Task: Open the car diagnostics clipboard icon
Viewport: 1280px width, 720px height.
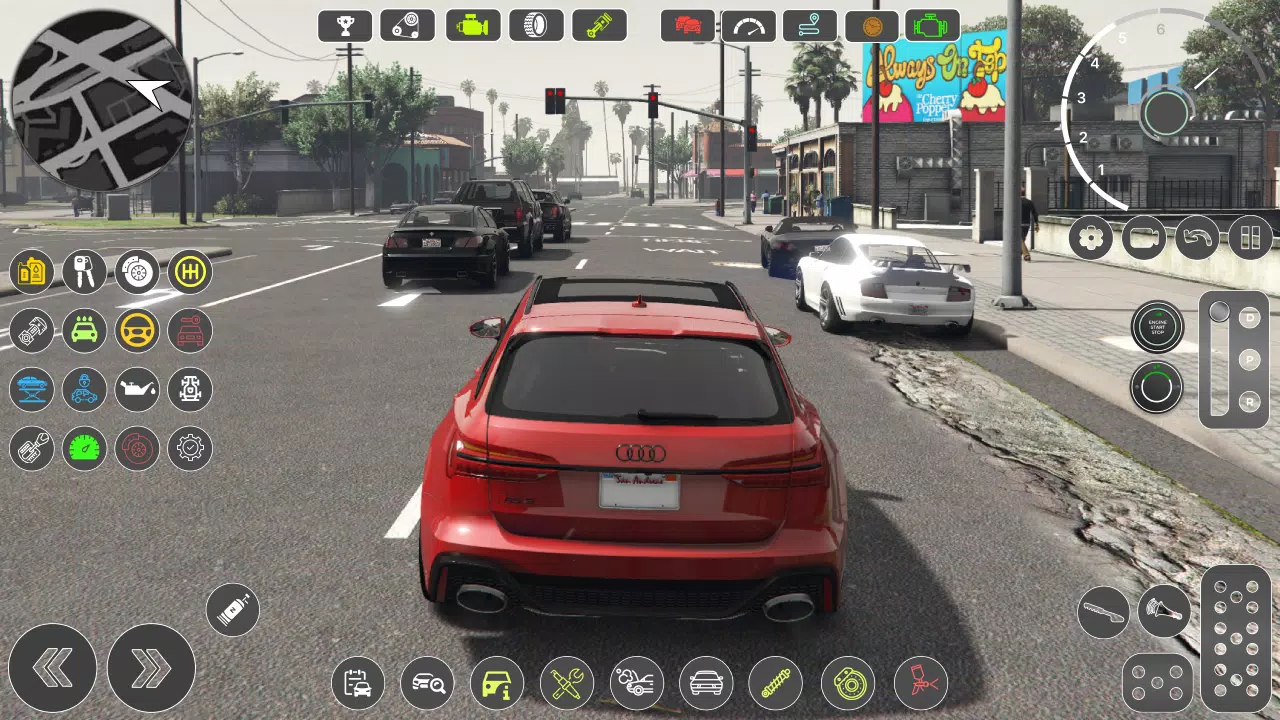Action: point(357,683)
